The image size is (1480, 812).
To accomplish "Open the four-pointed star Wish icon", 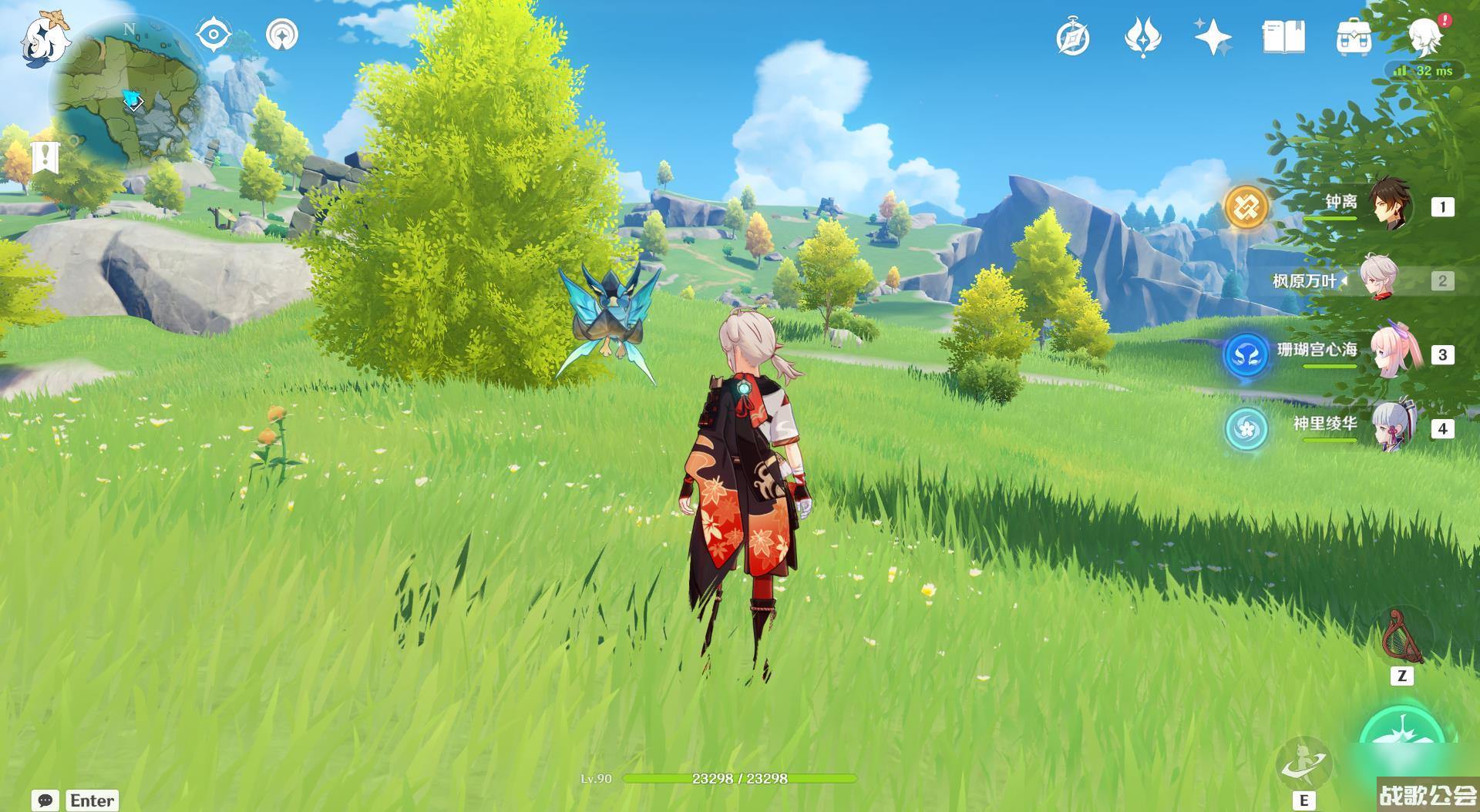I will coord(1213,37).
